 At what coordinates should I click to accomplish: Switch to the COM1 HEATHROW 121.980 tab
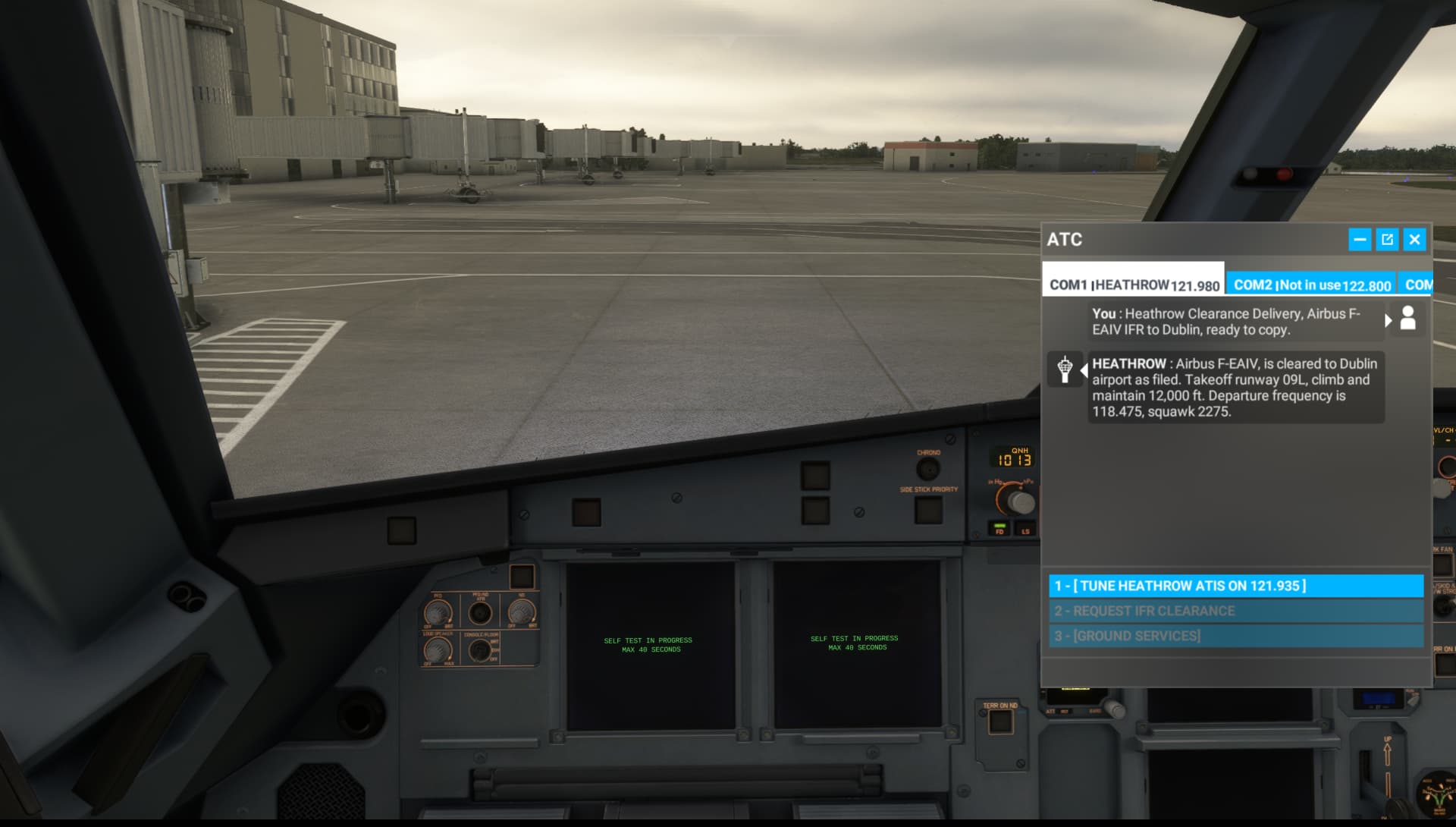1134,285
